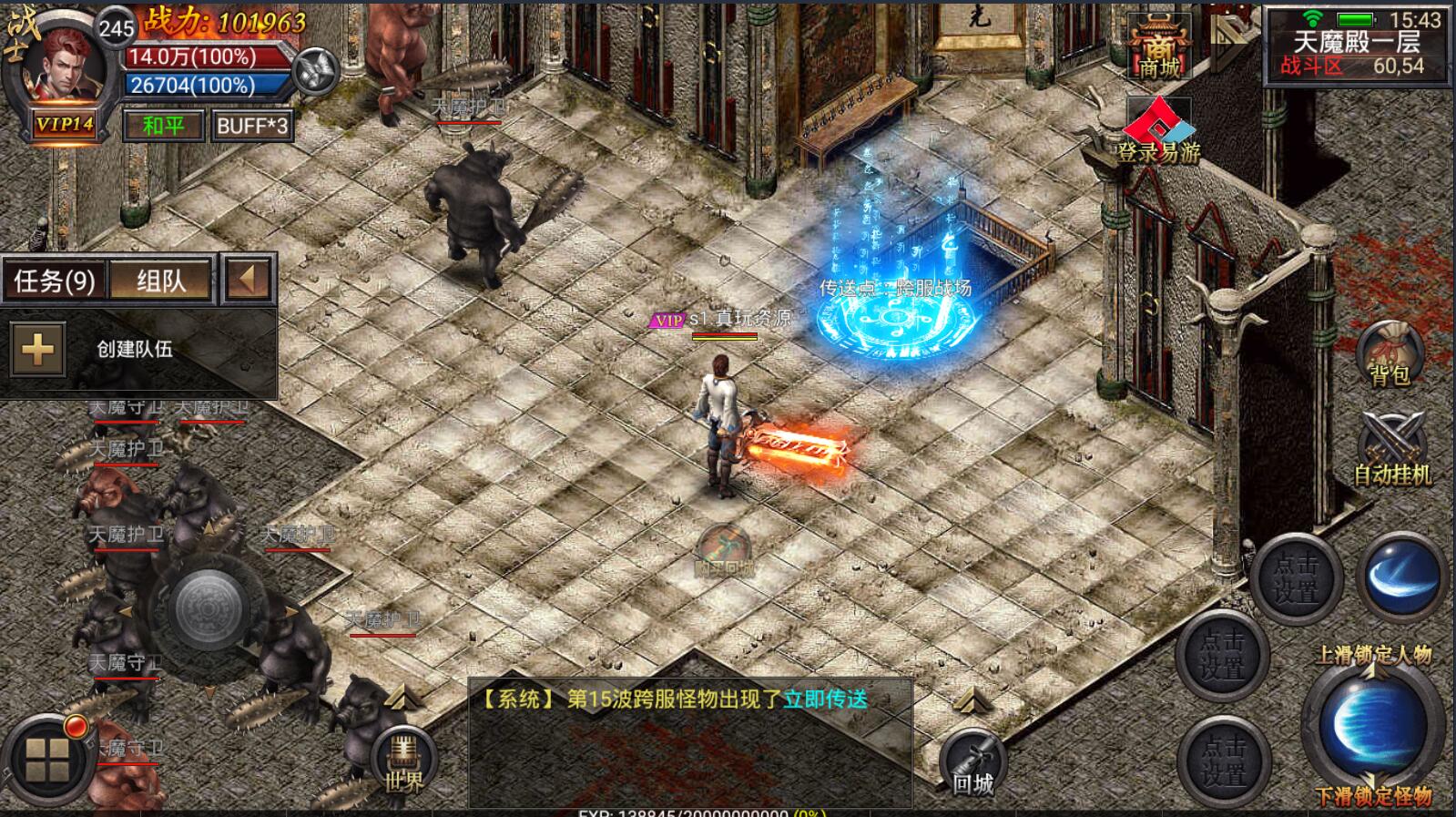Open the warrior character portrait
This screenshot has height=817, width=1456.
(x=60, y=66)
